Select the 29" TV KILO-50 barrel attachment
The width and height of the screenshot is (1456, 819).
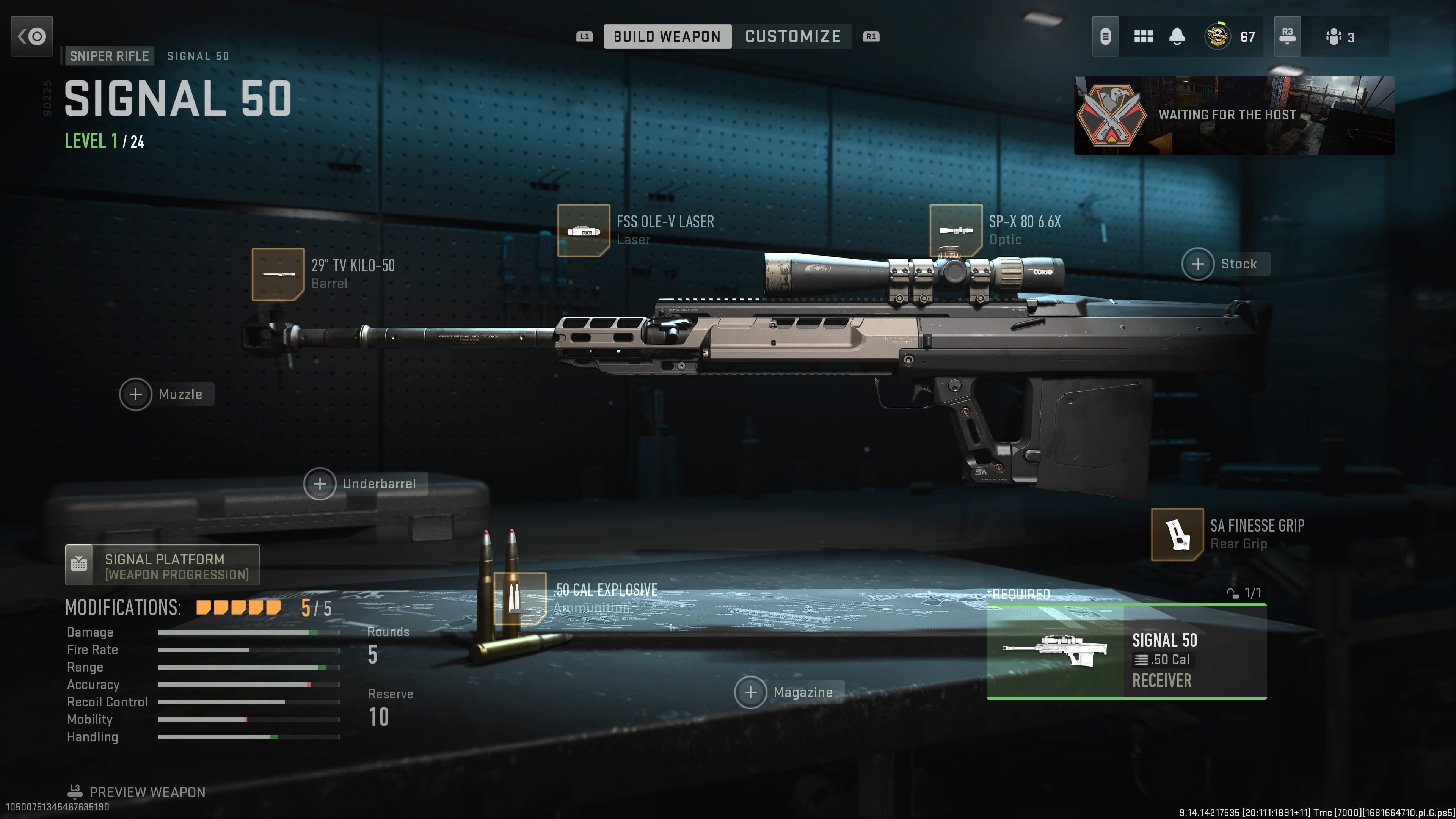[x=279, y=275]
